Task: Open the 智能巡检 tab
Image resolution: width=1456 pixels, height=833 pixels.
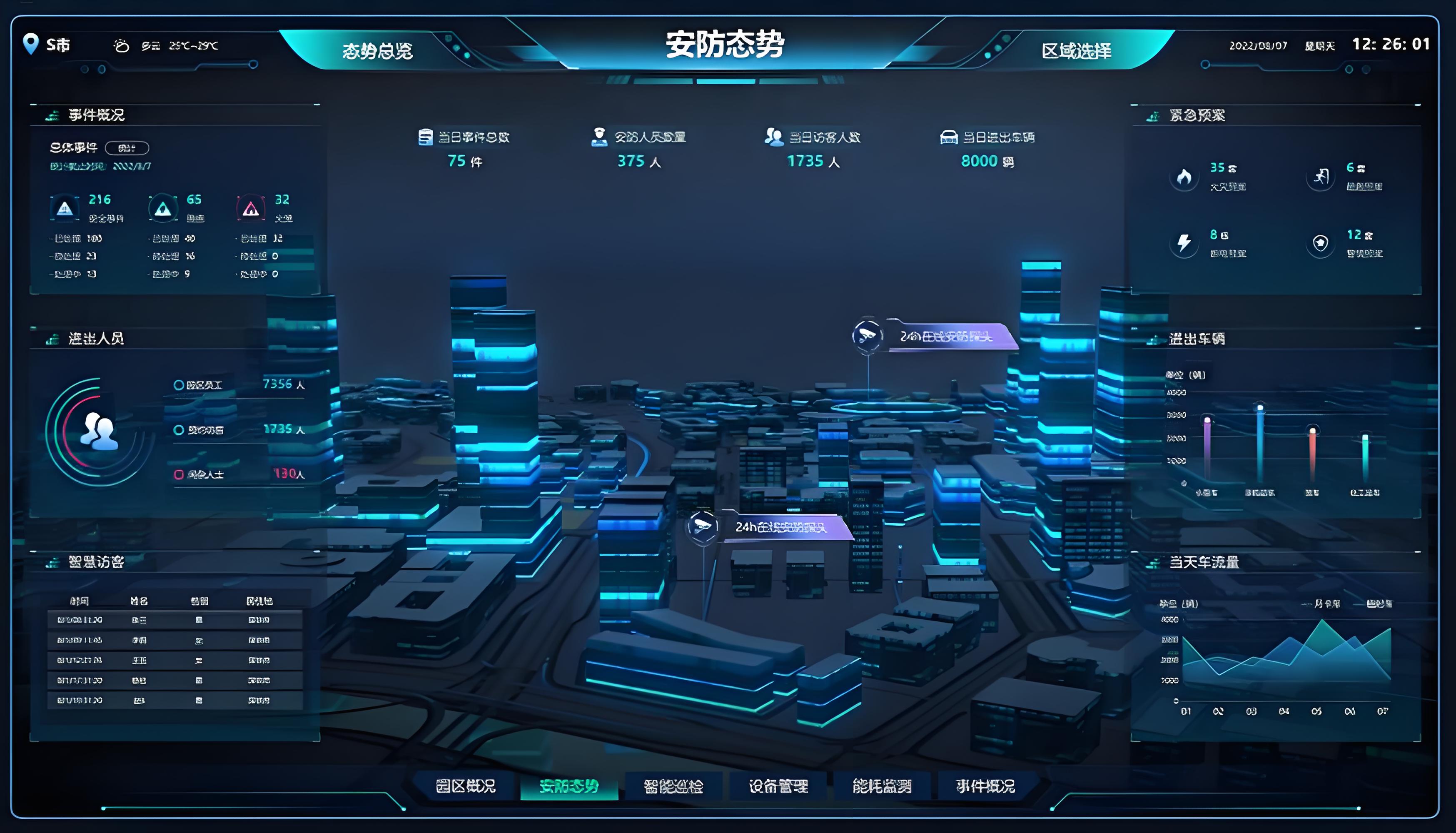Action: (672, 786)
